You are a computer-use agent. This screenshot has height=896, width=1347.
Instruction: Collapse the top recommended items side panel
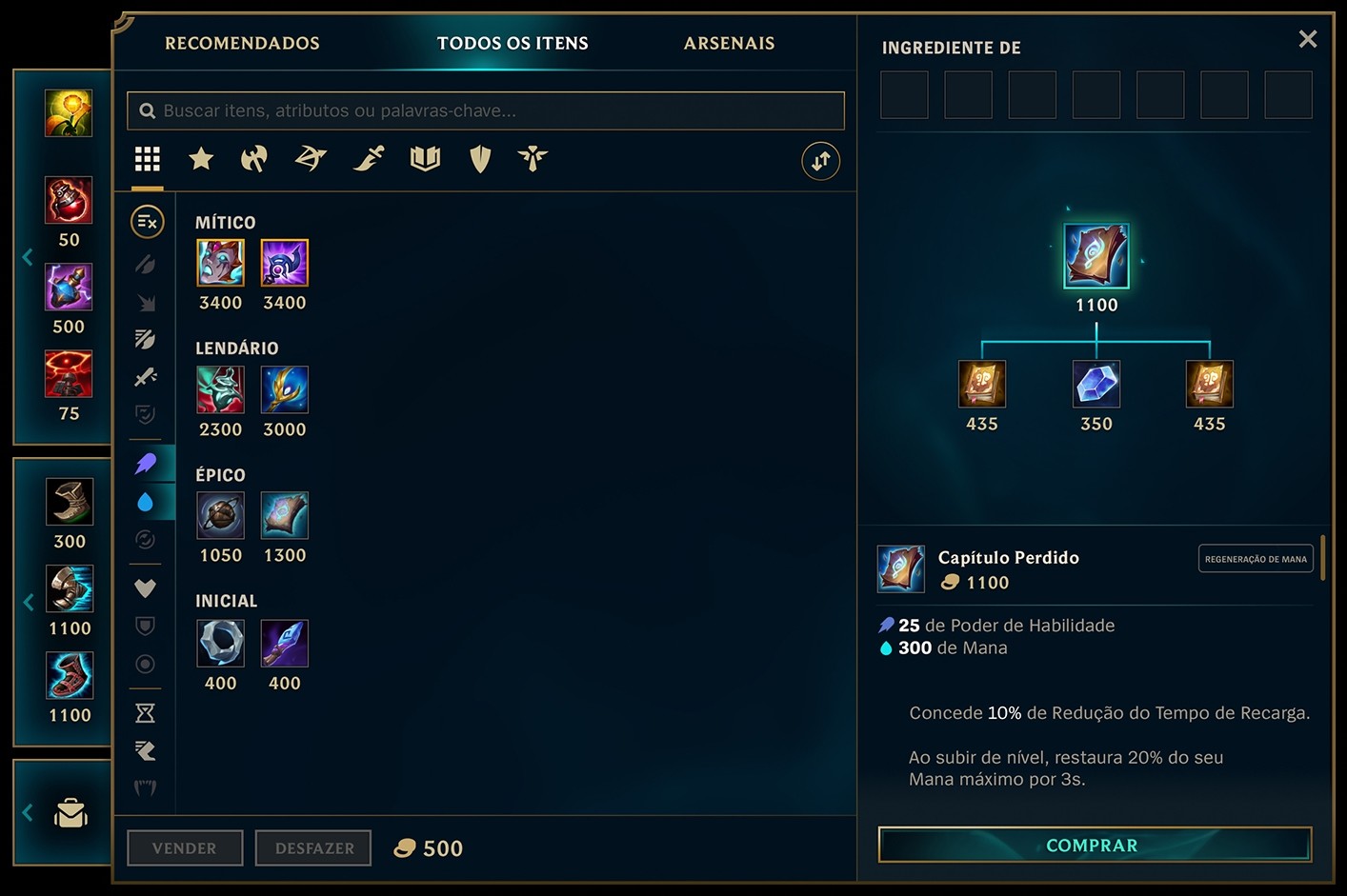[28, 255]
